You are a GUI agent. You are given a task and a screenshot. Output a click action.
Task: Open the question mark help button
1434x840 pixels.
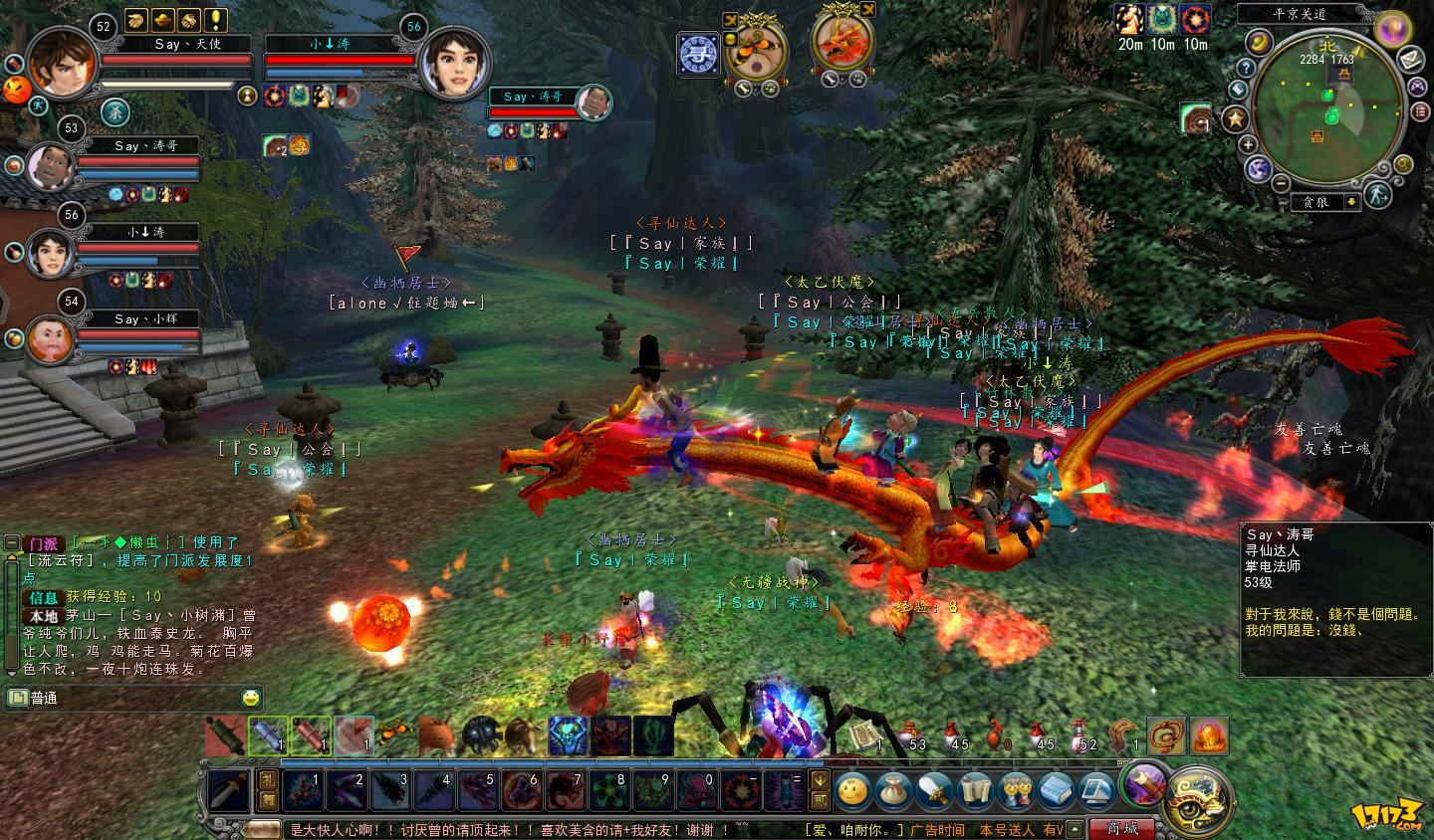1245,68
